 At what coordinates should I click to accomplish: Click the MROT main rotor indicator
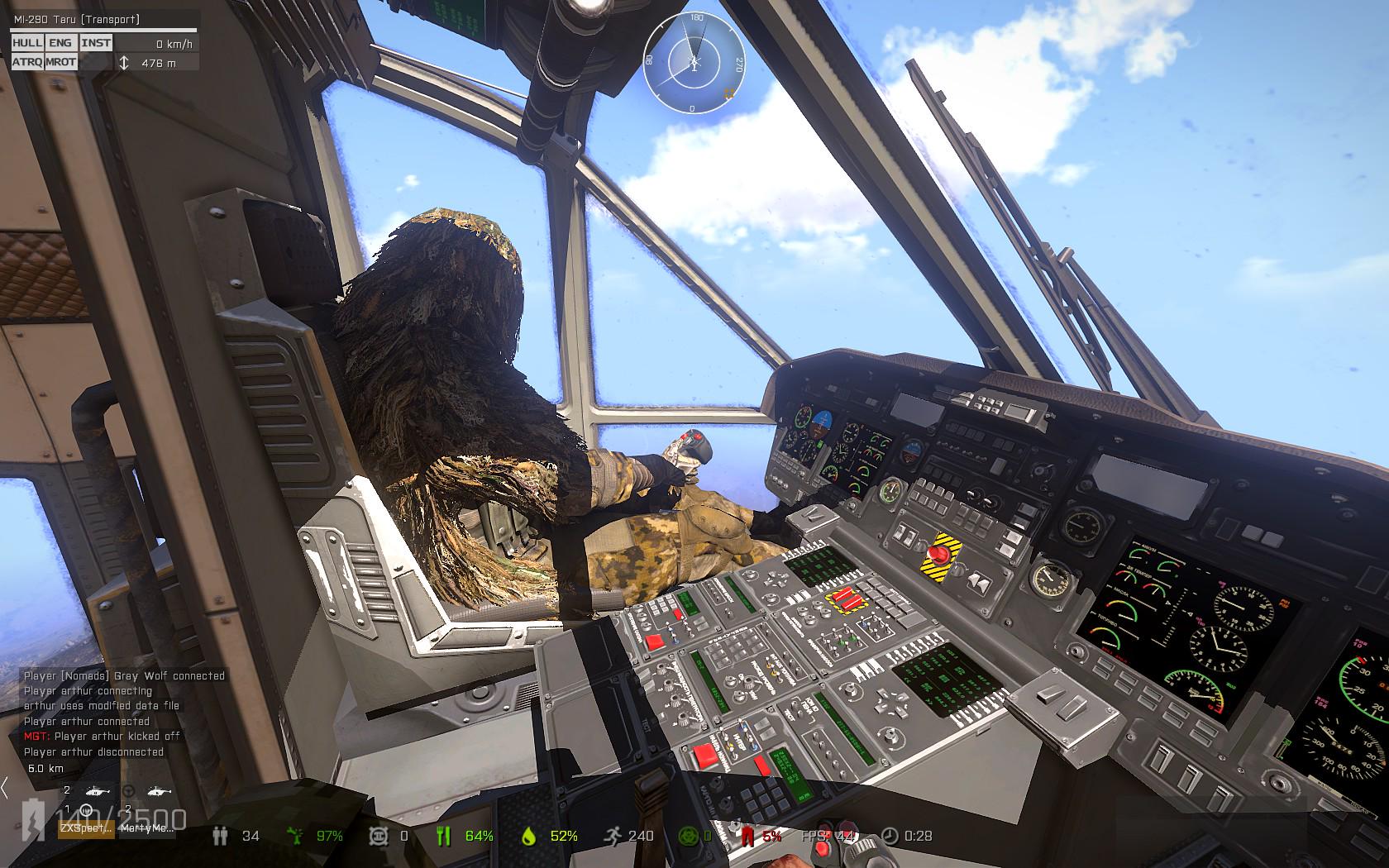(61, 62)
